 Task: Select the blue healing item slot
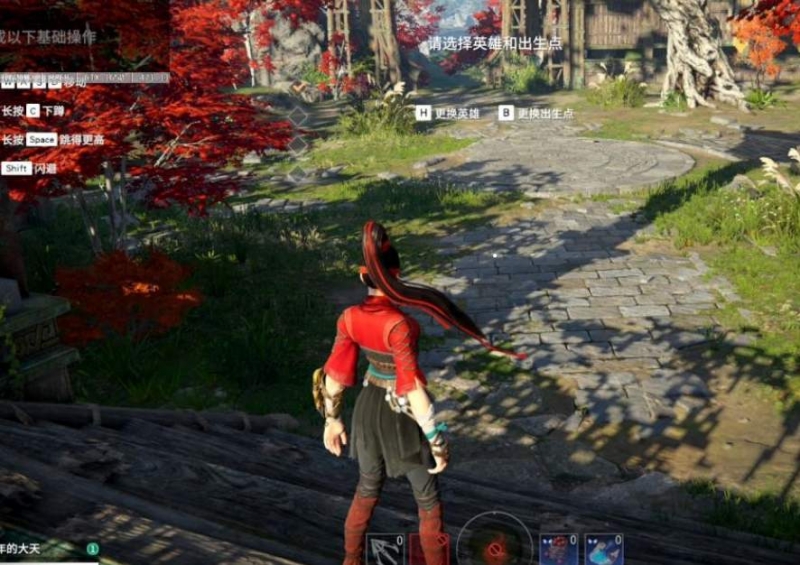604,549
